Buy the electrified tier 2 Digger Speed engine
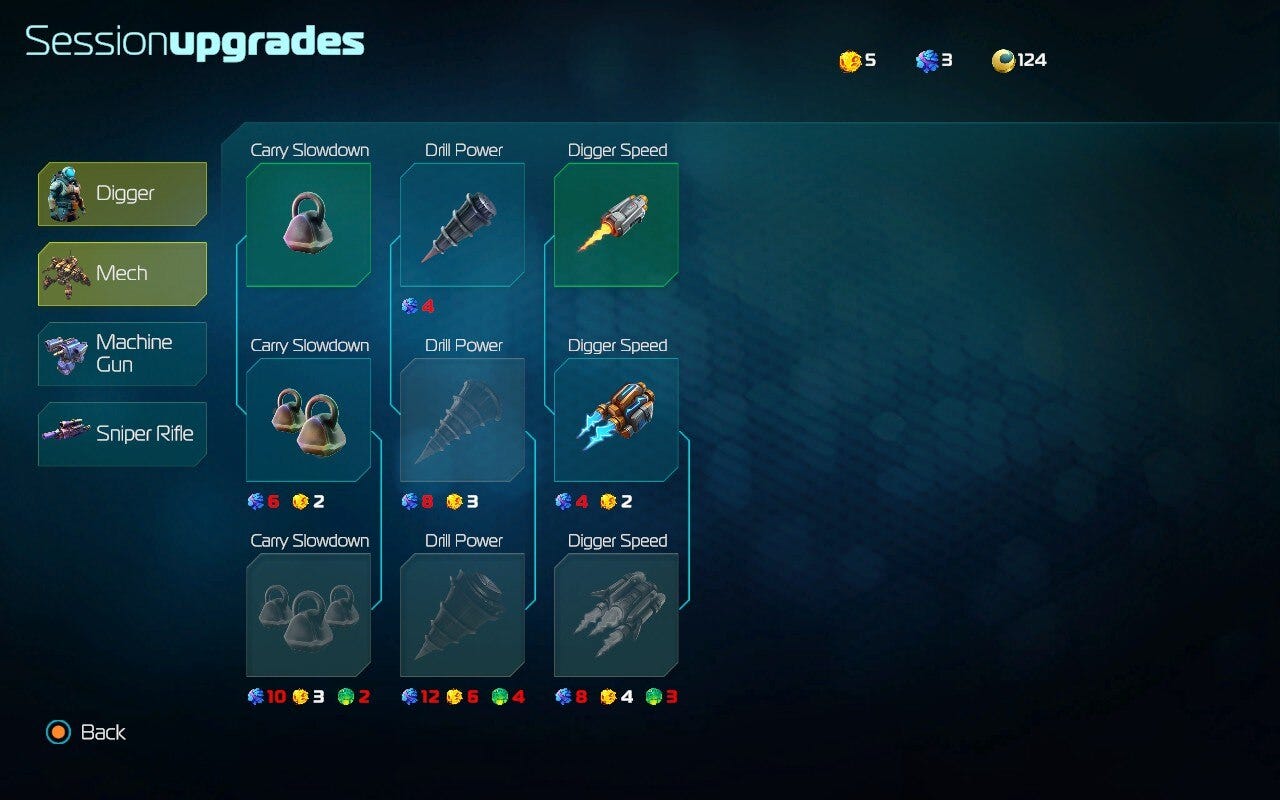The image size is (1280, 800). pos(615,419)
